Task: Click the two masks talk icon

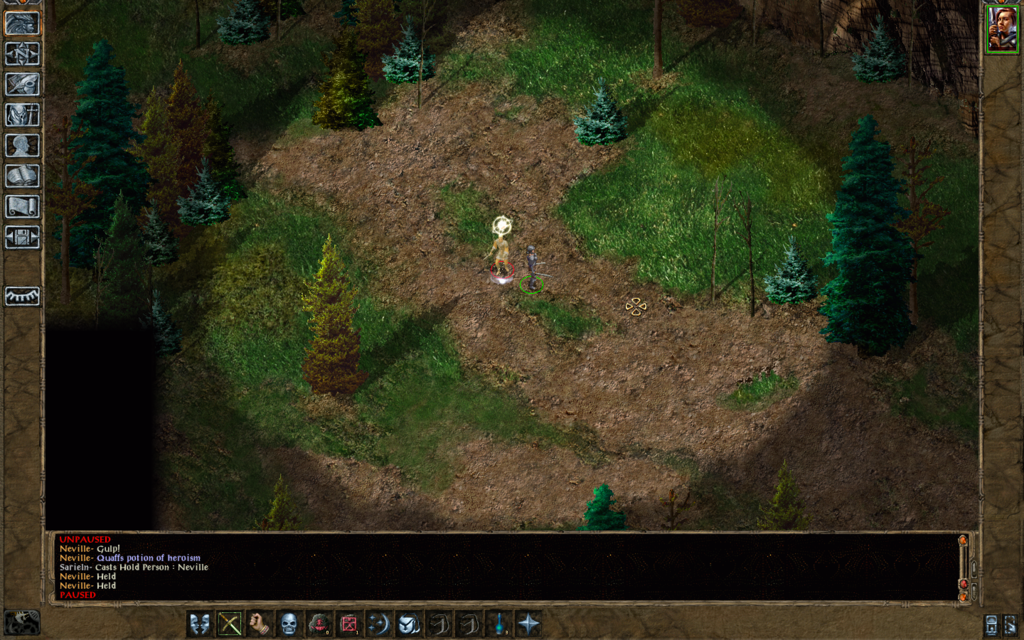Action: pos(200,624)
